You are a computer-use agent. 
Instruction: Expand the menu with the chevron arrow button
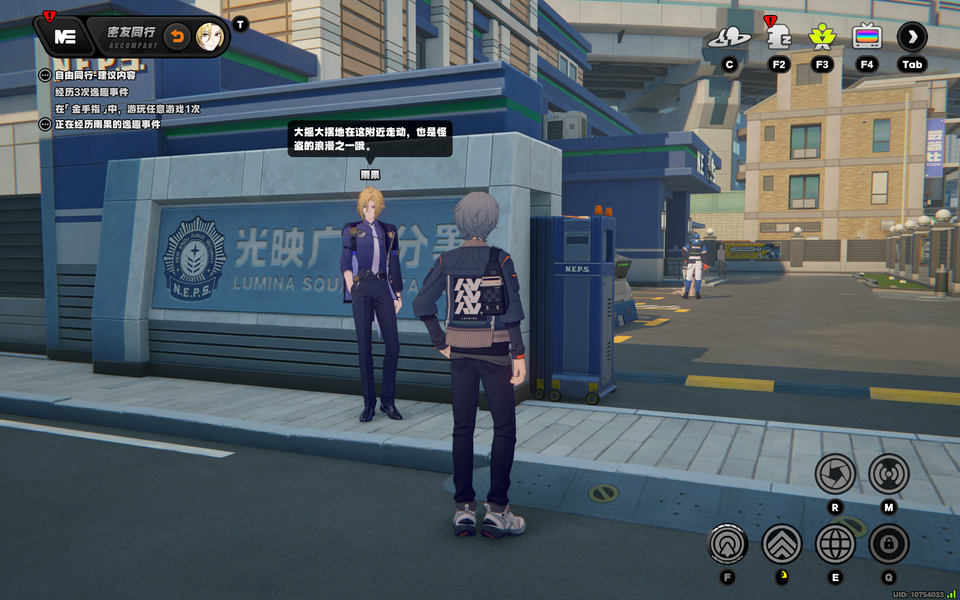click(x=912, y=38)
